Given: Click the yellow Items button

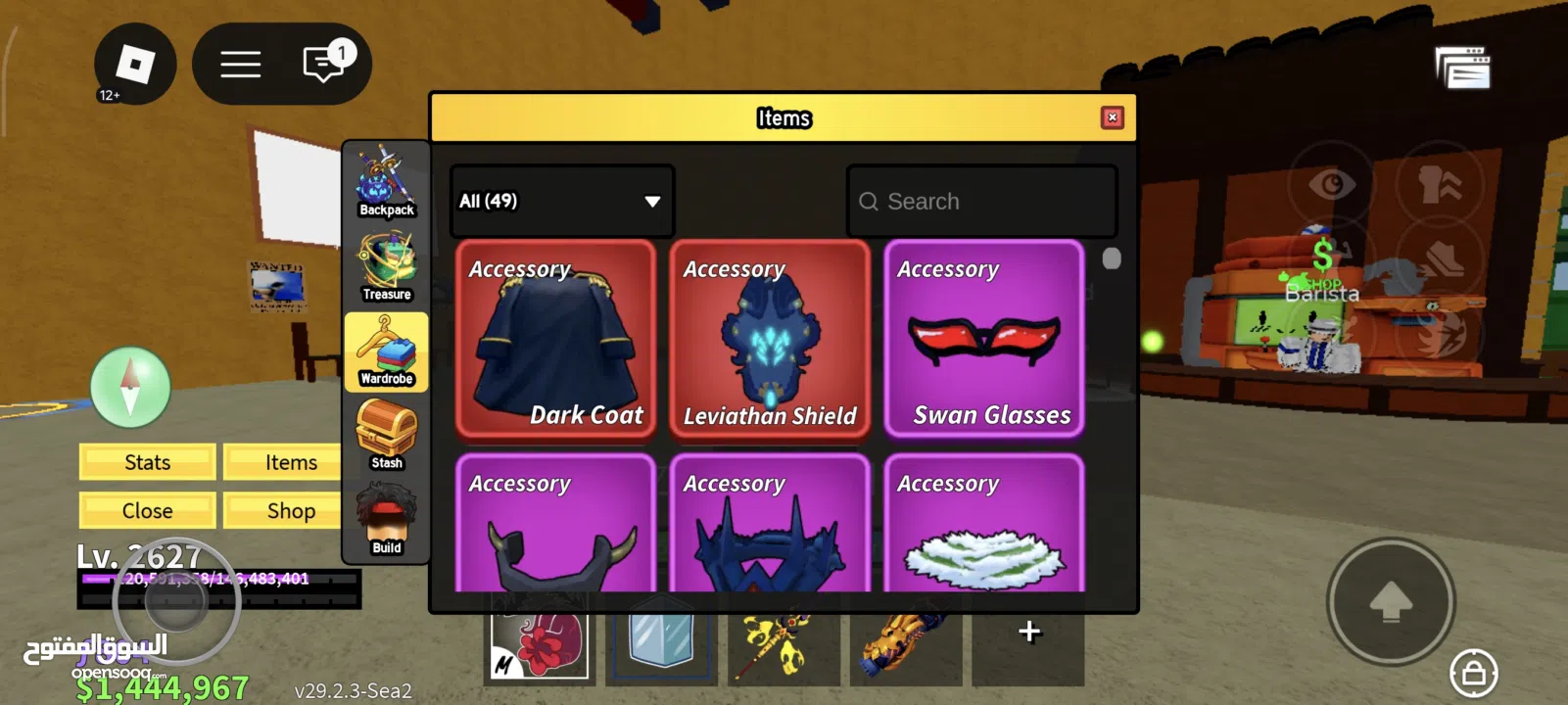Looking at the screenshot, I should 291,462.
